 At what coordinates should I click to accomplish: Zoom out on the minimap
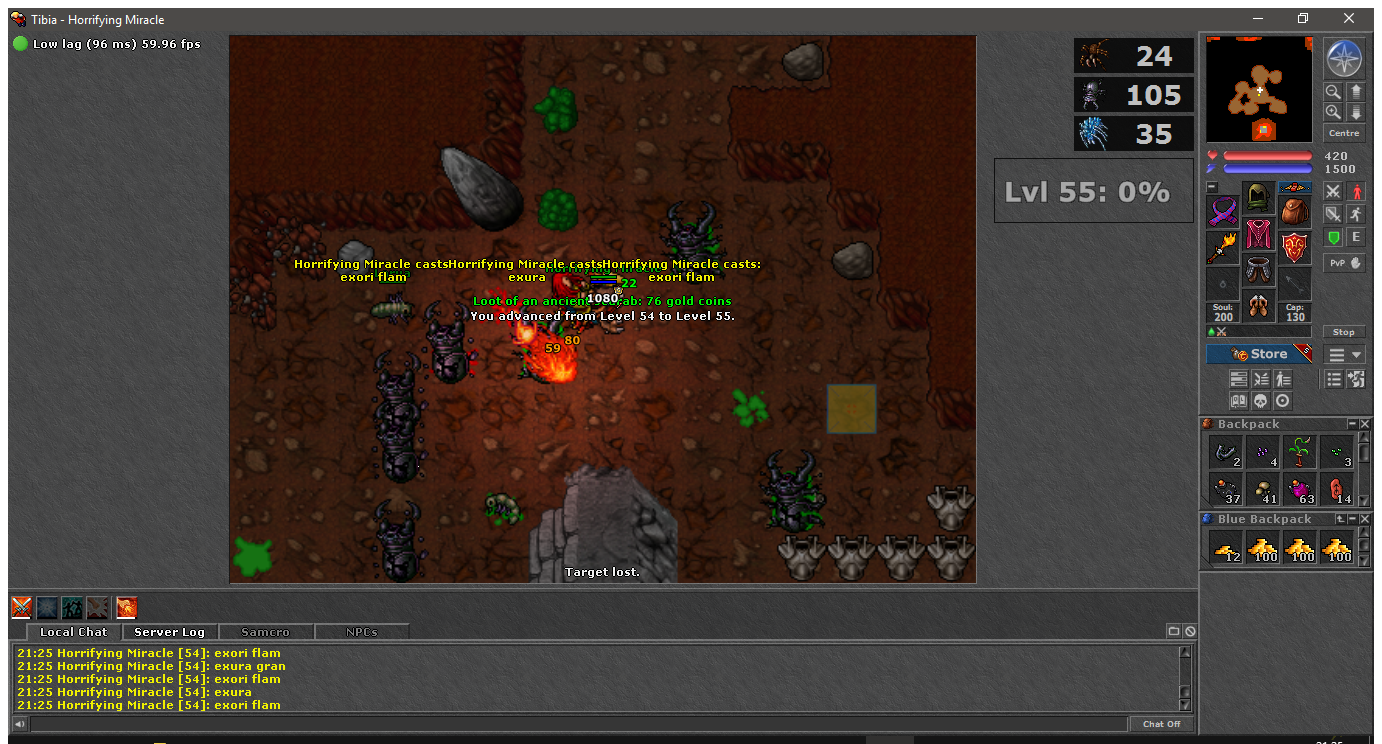pyautogui.click(x=1333, y=91)
